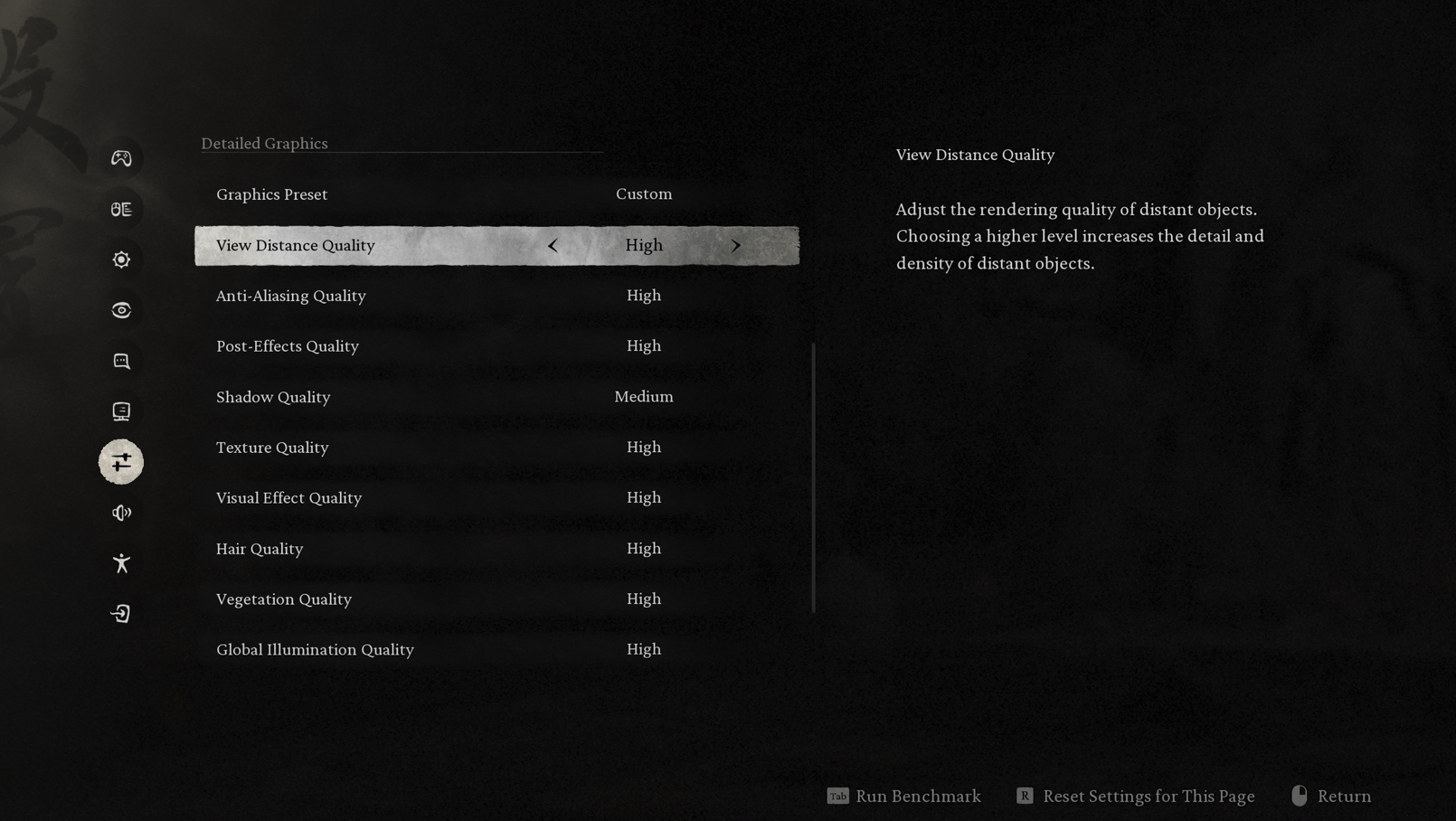This screenshot has width=1456, height=821.
Task: Choose the Hair Quality setting
Action: coord(496,549)
